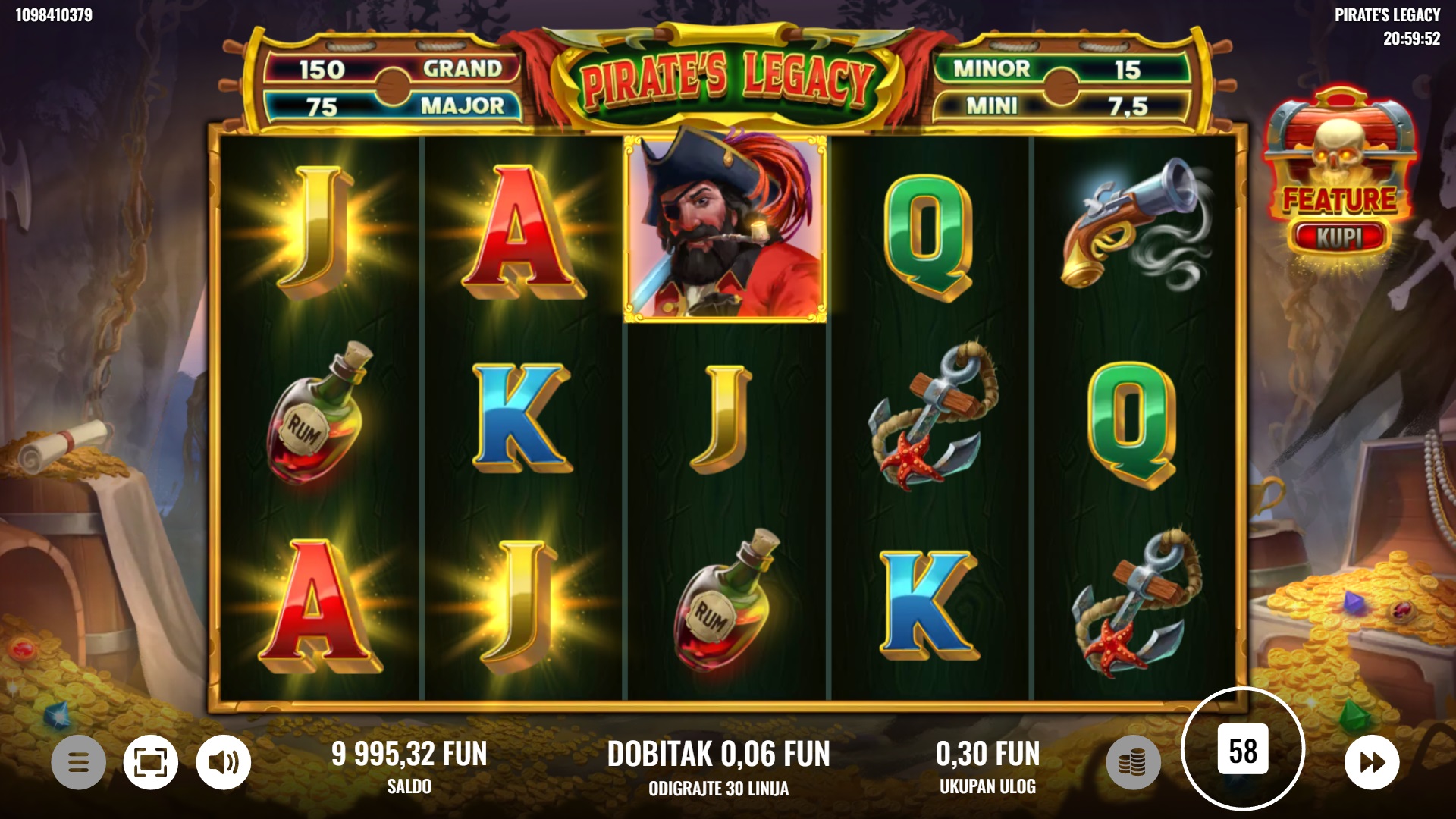Mute the game sound
Viewport: 1456px width, 819px height.
pos(224,761)
